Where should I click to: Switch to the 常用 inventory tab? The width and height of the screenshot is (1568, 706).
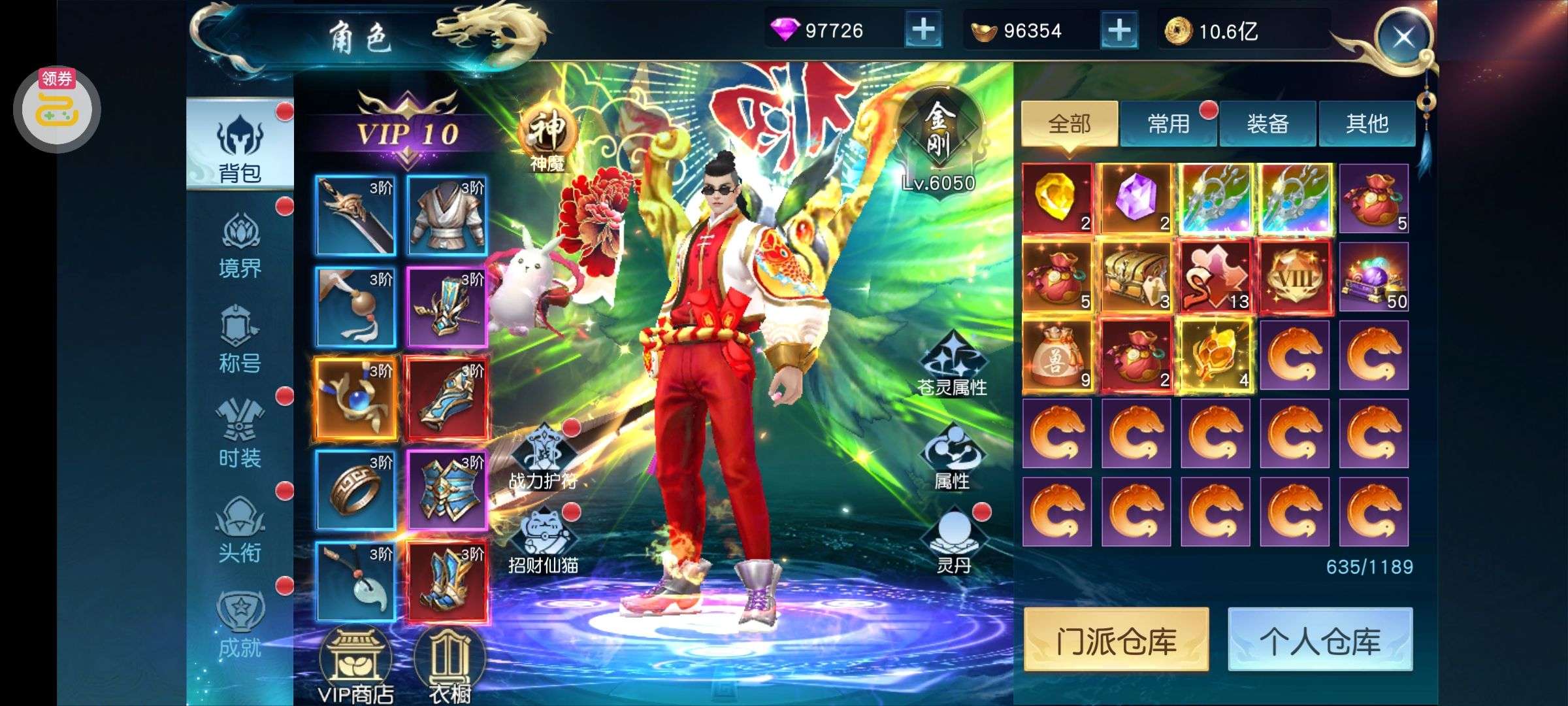point(1168,124)
